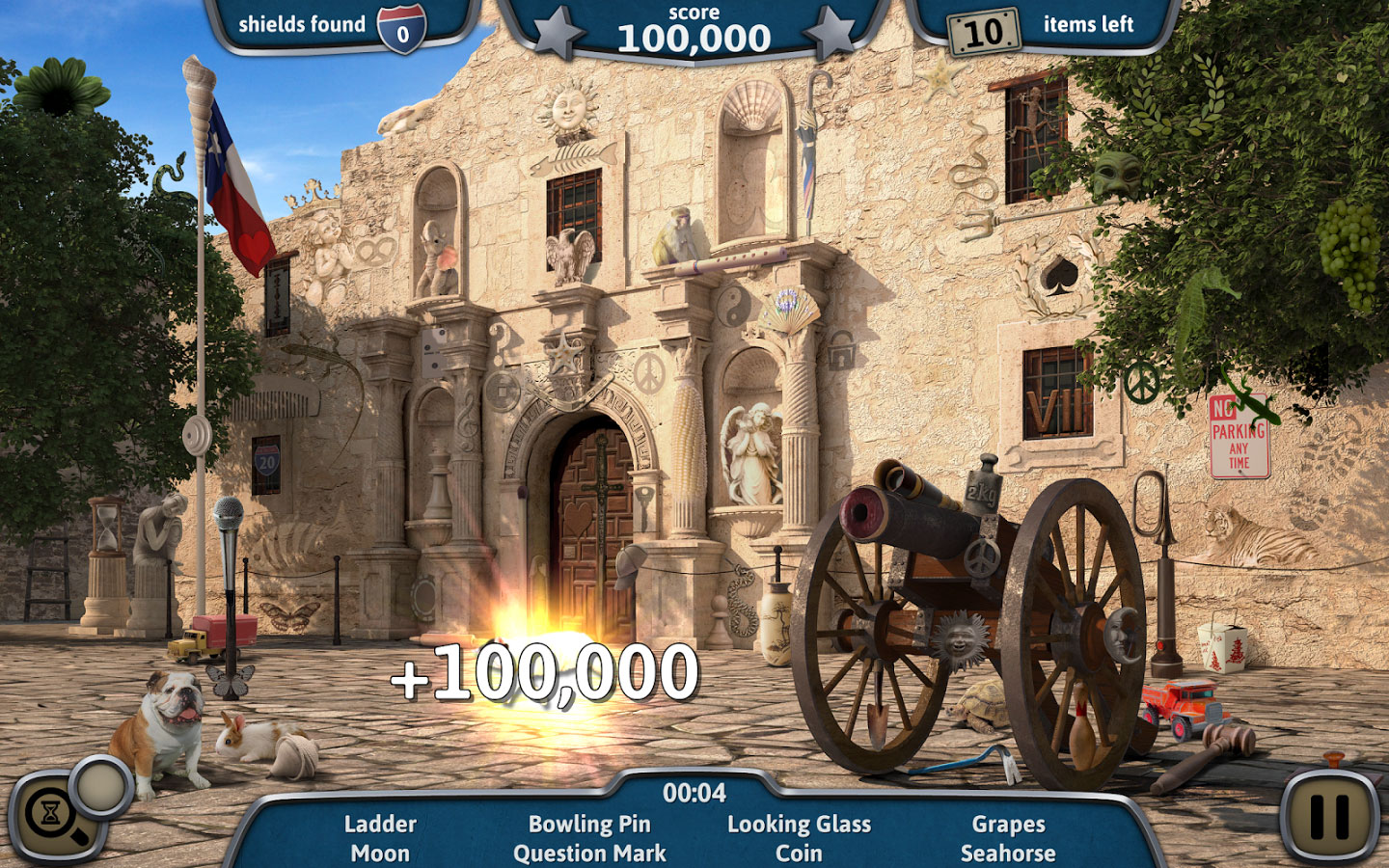Click the Grapes entry in the list
Image resolution: width=1389 pixels, height=868 pixels.
(x=1008, y=824)
